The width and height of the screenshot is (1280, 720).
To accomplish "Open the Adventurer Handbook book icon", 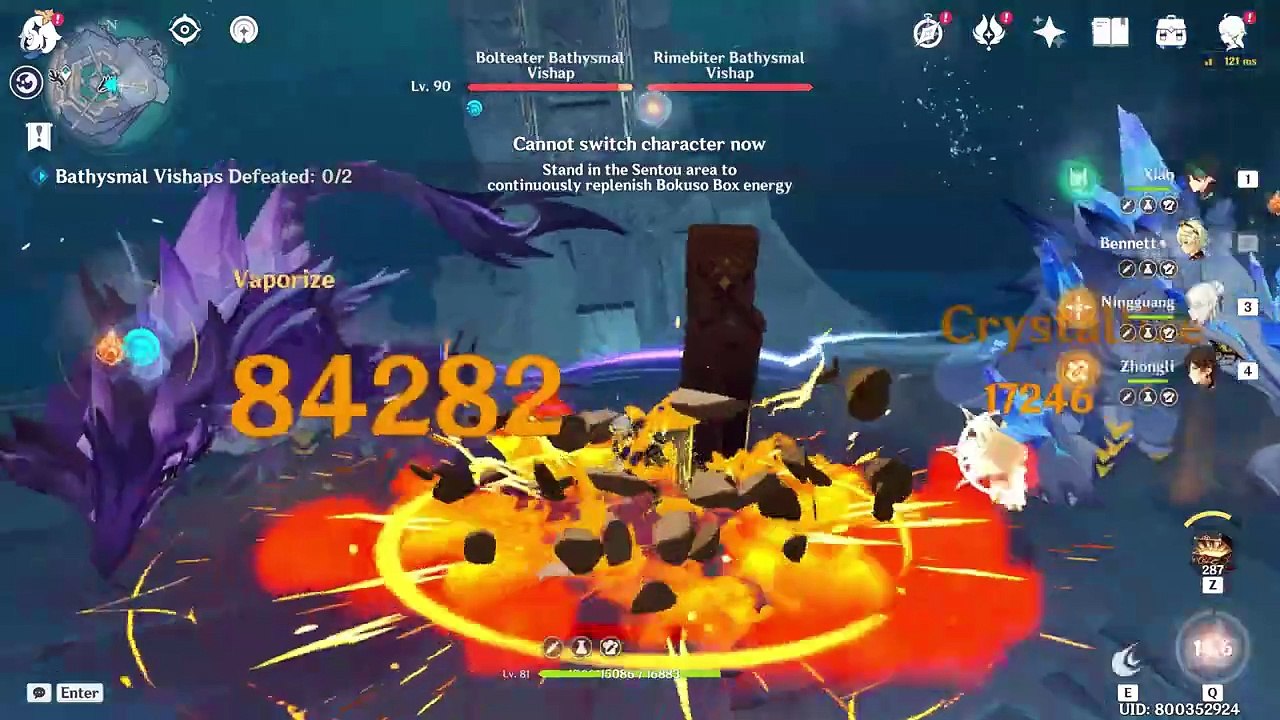I will 1110,32.
